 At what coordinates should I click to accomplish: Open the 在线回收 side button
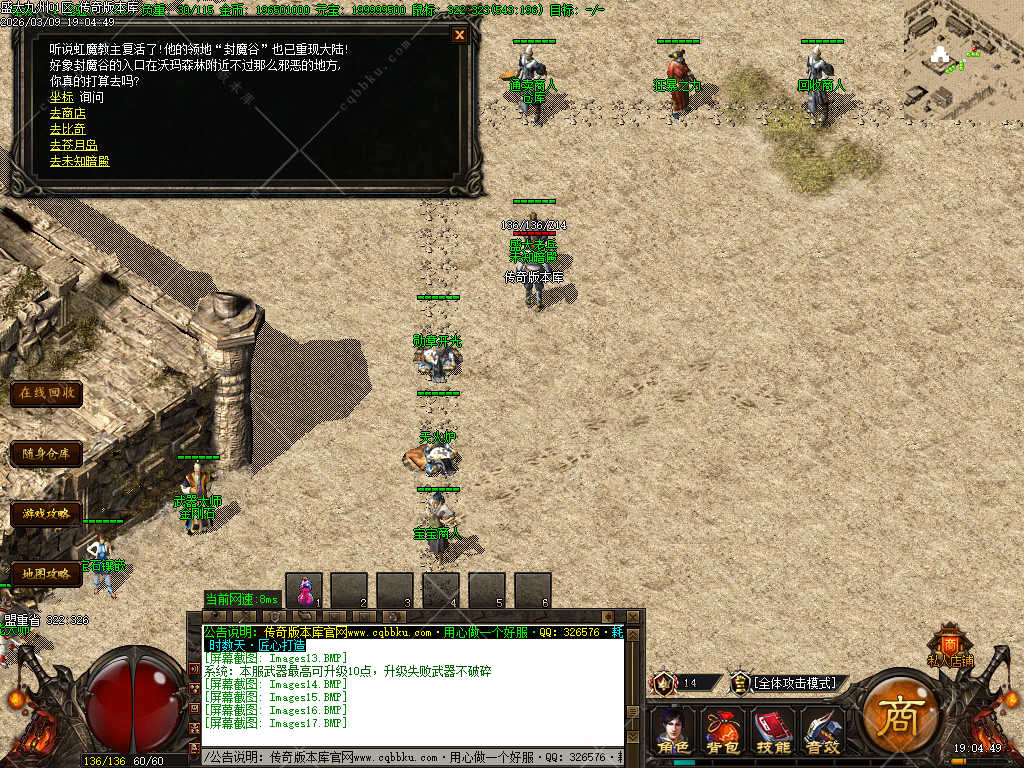(46, 394)
